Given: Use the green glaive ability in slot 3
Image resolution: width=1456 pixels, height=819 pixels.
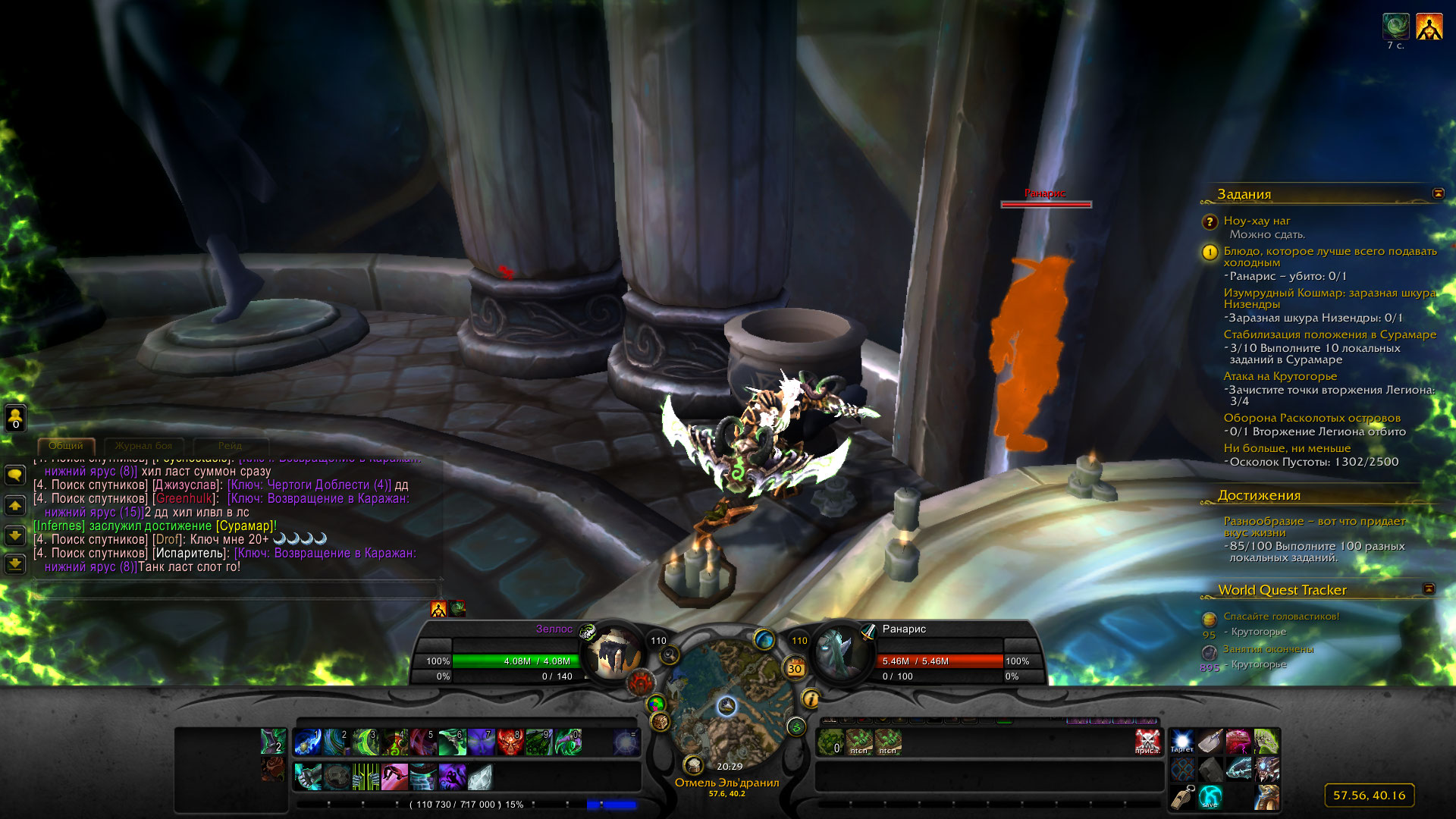Looking at the screenshot, I should [366, 742].
